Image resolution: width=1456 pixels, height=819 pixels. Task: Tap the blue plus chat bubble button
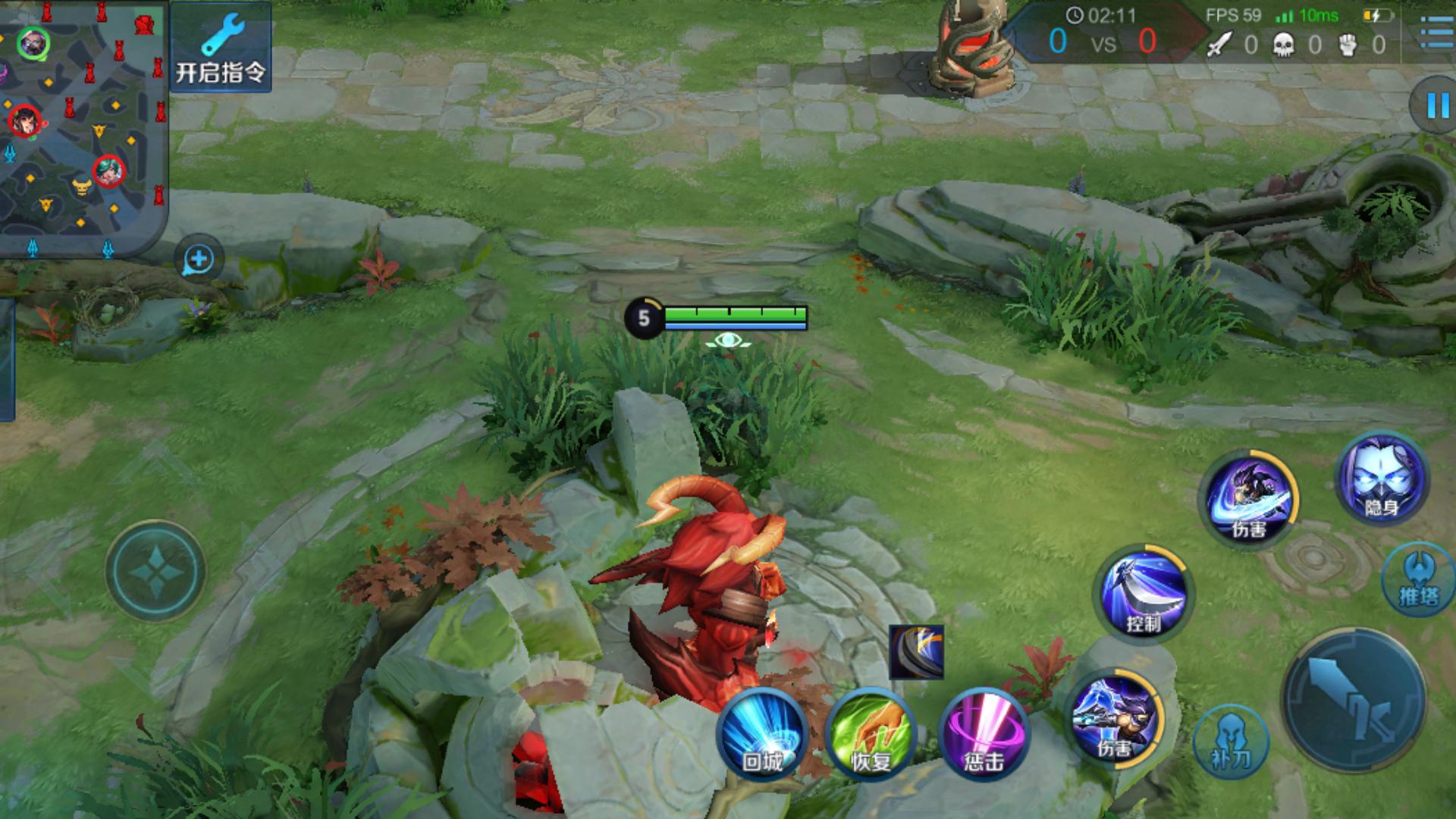[199, 259]
